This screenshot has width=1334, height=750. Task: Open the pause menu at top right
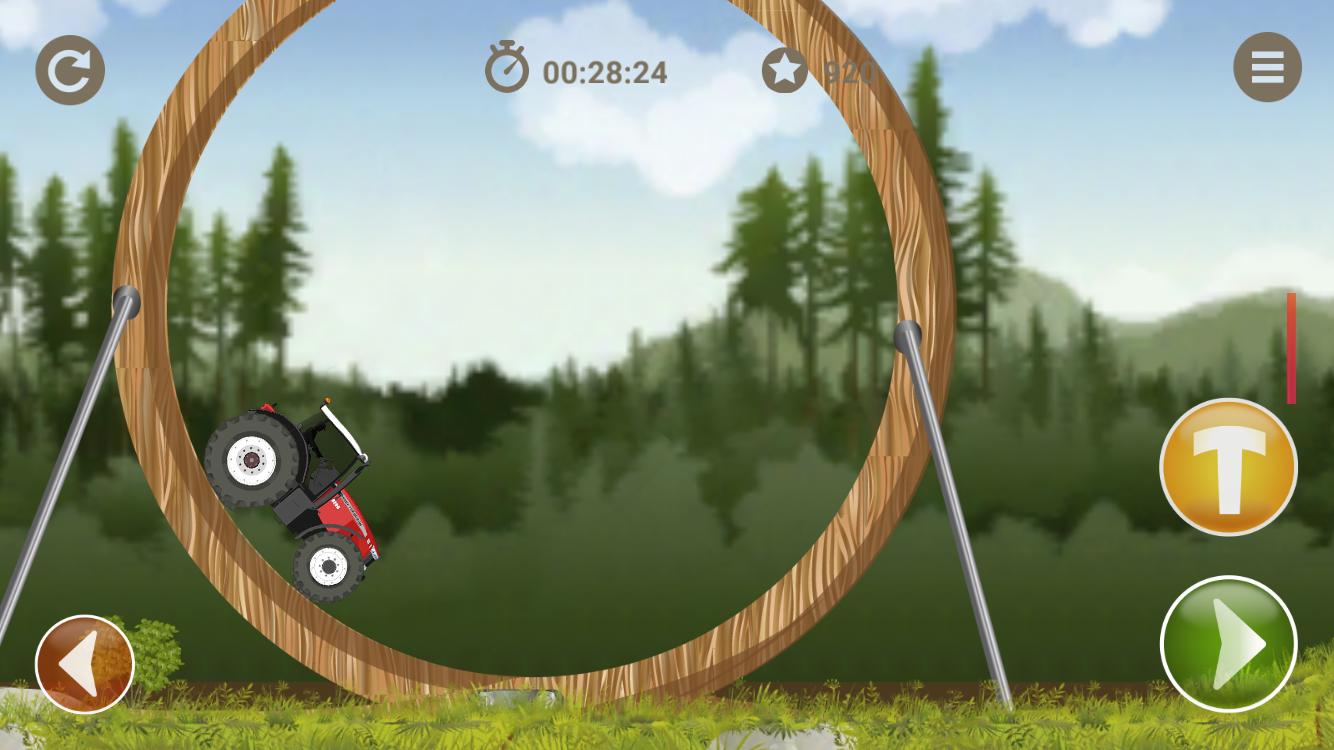1267,67
